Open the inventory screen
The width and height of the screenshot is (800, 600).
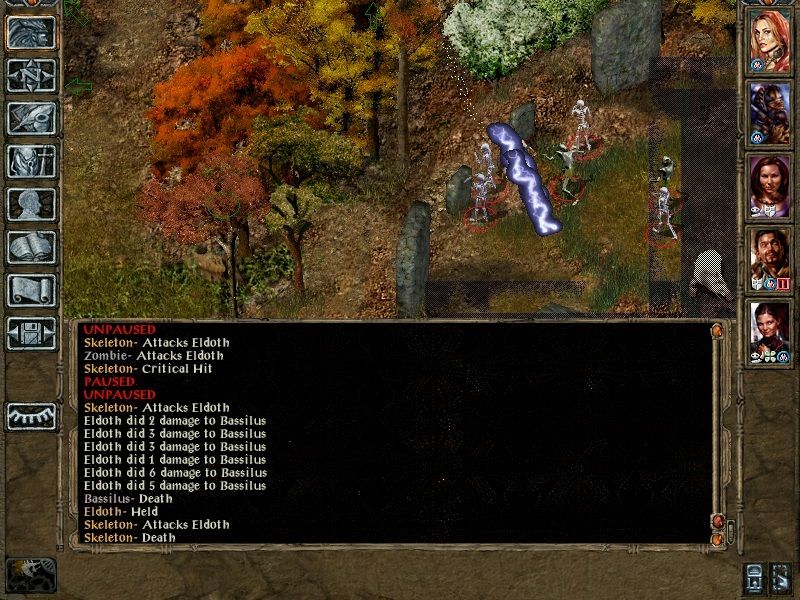(x=31, y=161)
